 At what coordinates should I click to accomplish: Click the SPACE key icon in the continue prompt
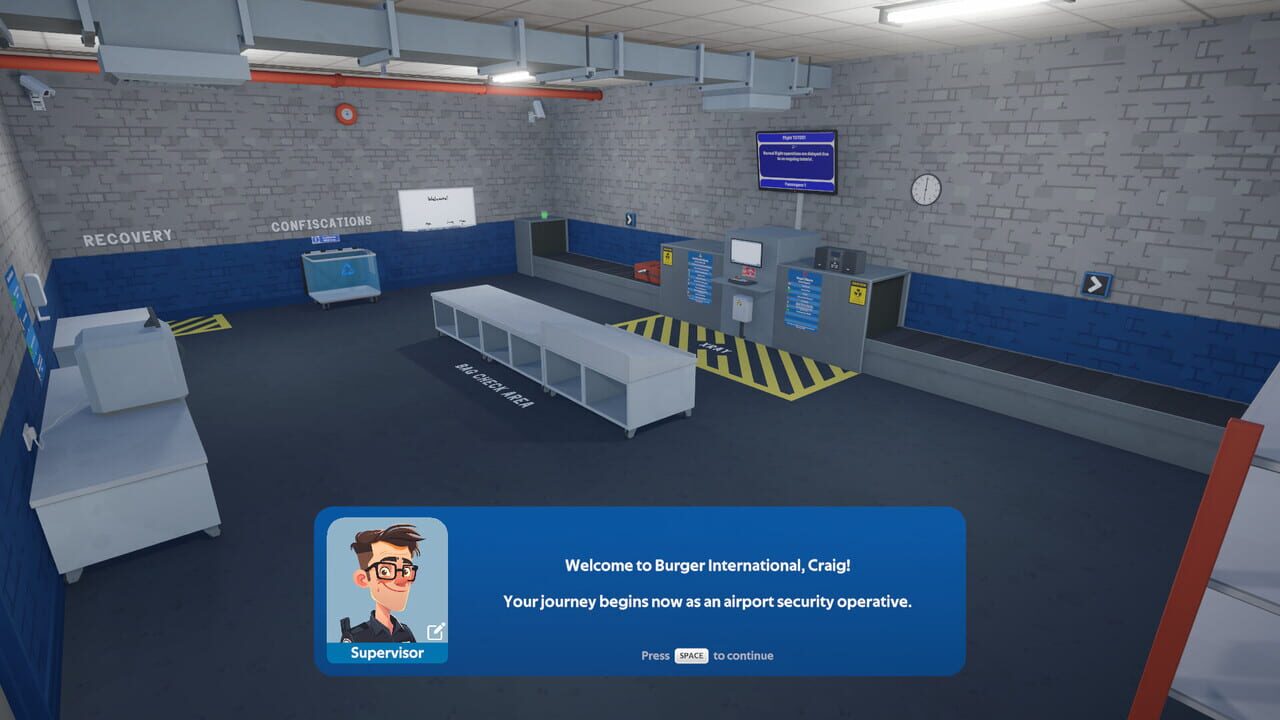[689, 656]
